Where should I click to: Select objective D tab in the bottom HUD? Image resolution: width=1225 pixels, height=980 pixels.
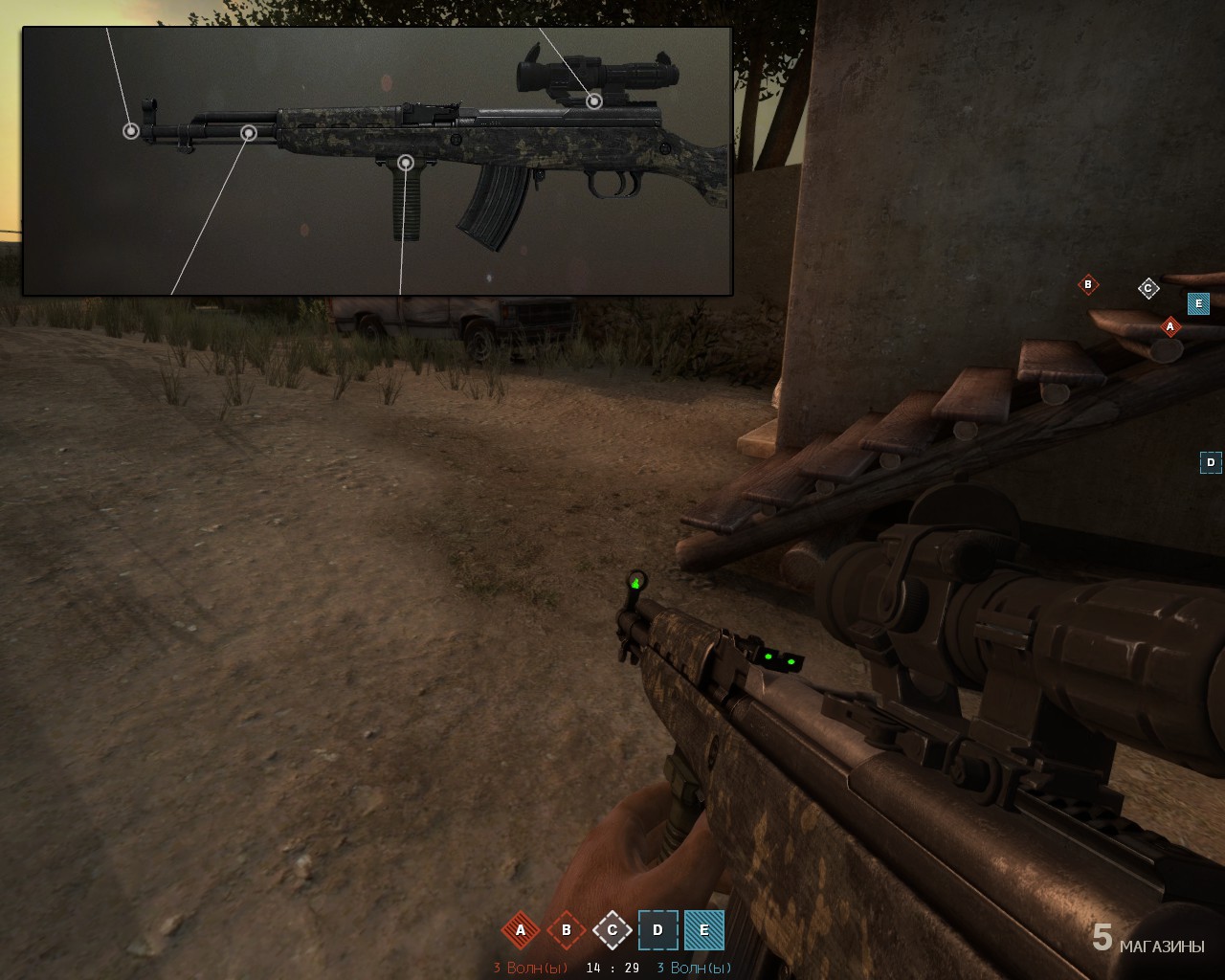pos(657,929)
